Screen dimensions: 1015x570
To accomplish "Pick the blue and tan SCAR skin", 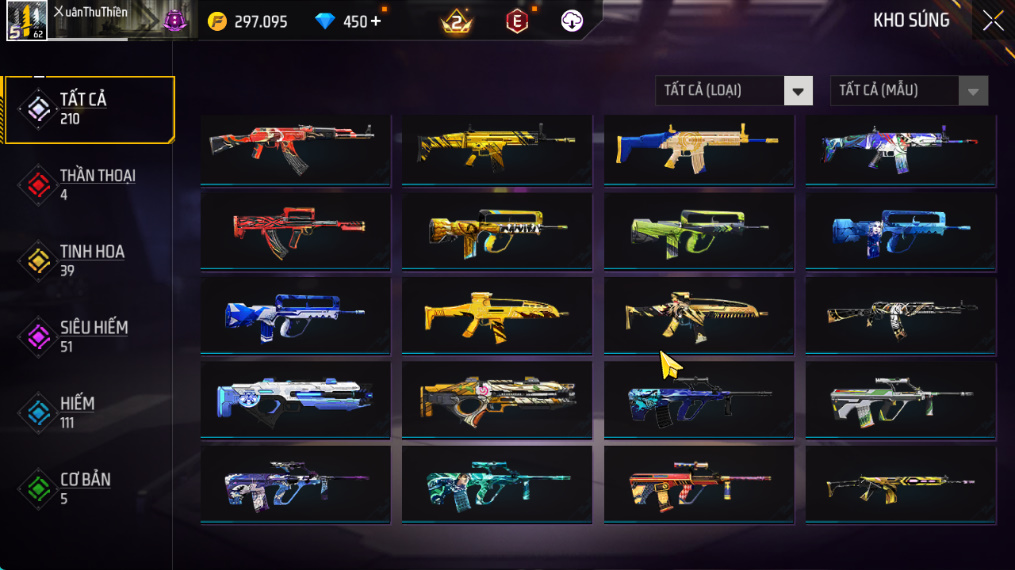I will 698,148.
